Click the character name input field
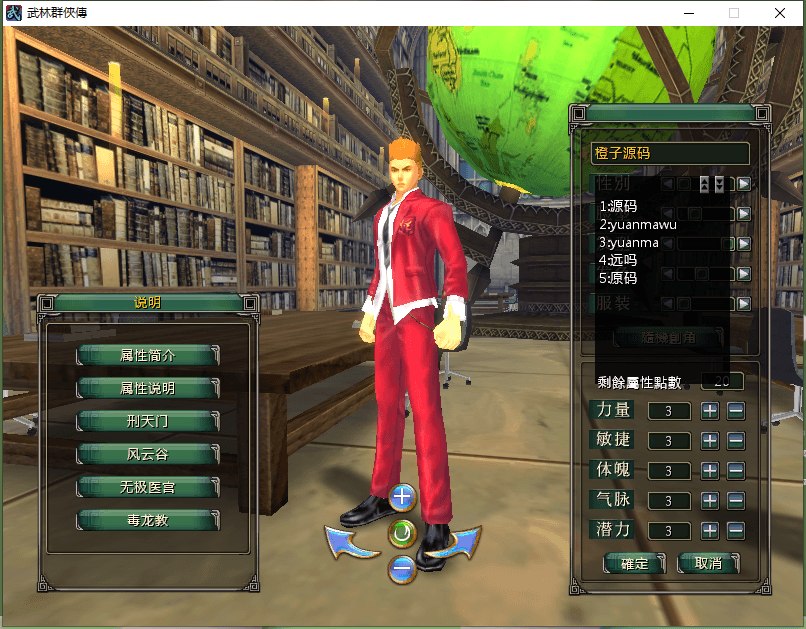The height and width of the screenshot is (629, 806). pos(670,153)
